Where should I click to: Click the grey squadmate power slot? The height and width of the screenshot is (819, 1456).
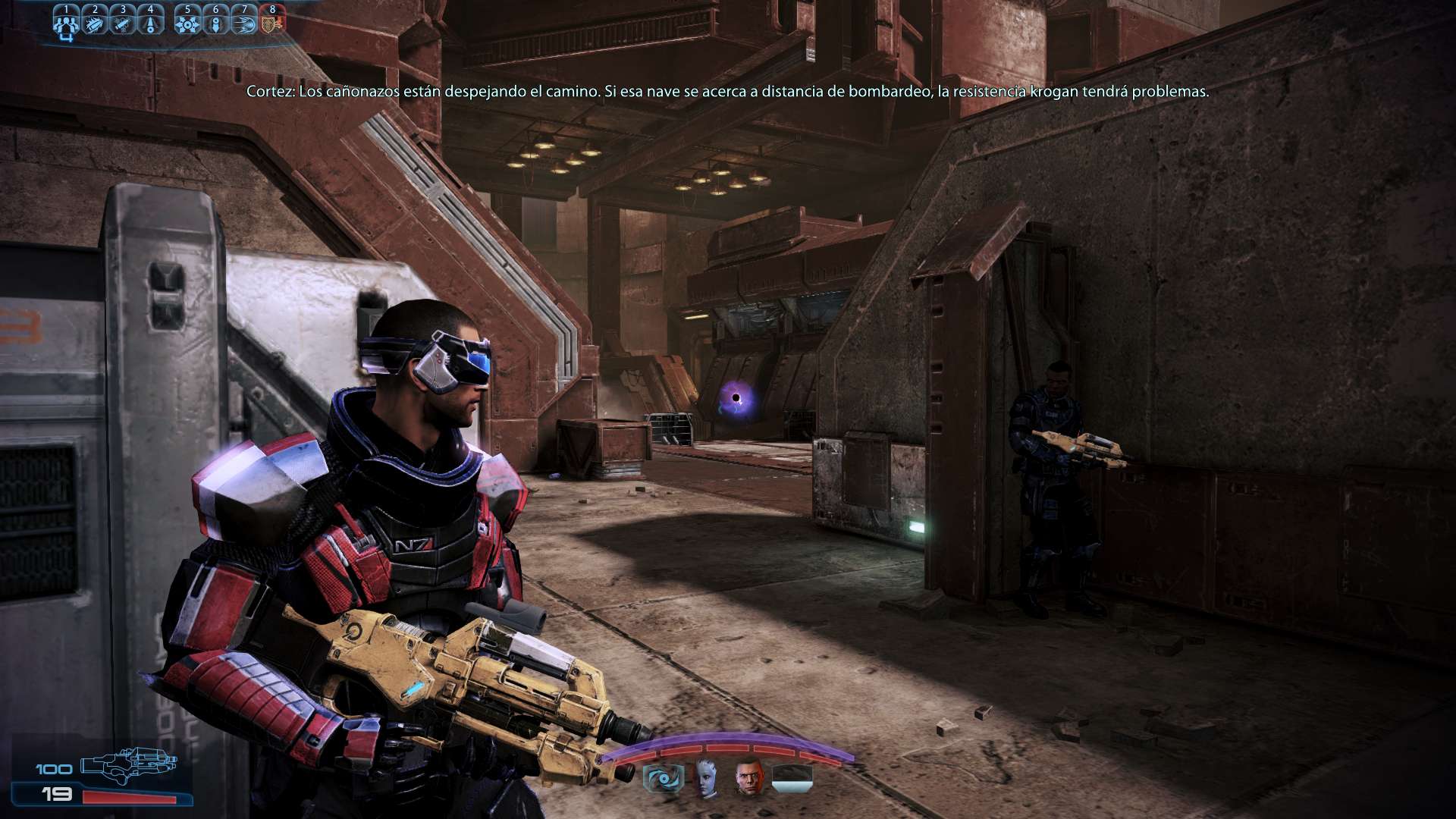[792, 779]
